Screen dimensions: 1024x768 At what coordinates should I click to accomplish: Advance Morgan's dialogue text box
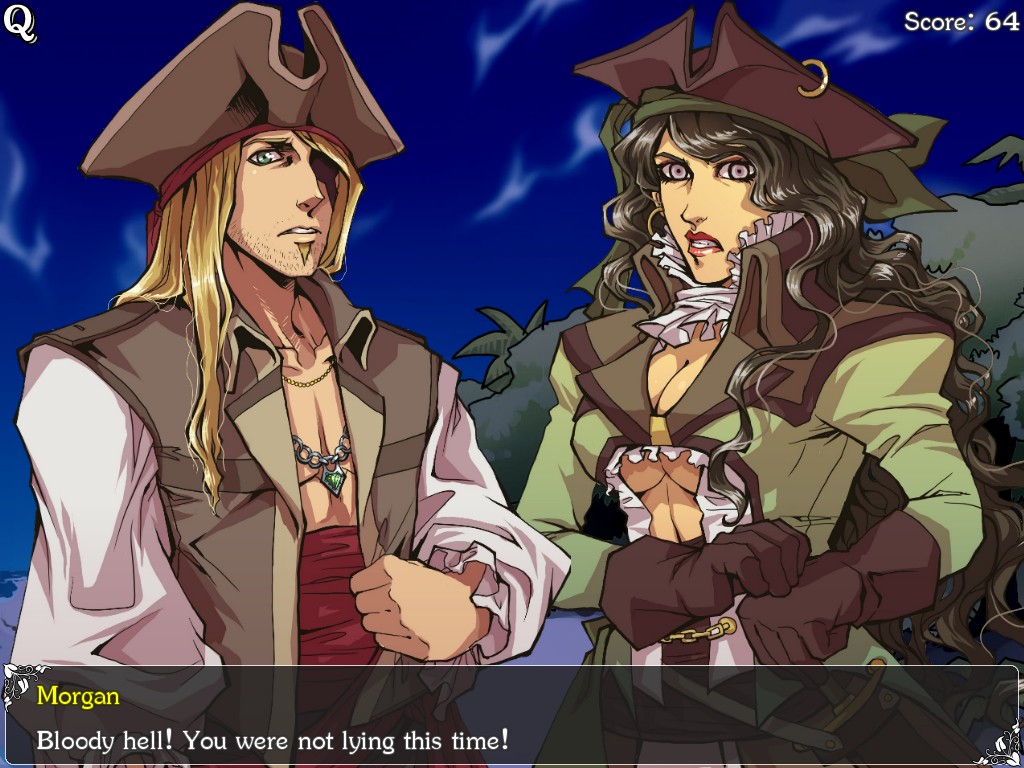pos(511,716)
